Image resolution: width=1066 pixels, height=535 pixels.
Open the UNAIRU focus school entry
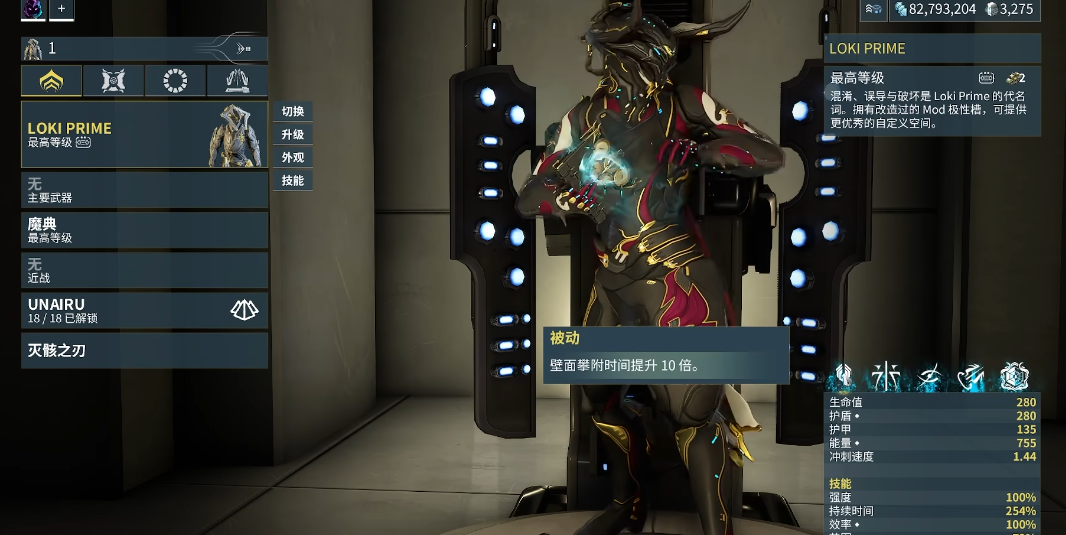[x=144, y=310]
